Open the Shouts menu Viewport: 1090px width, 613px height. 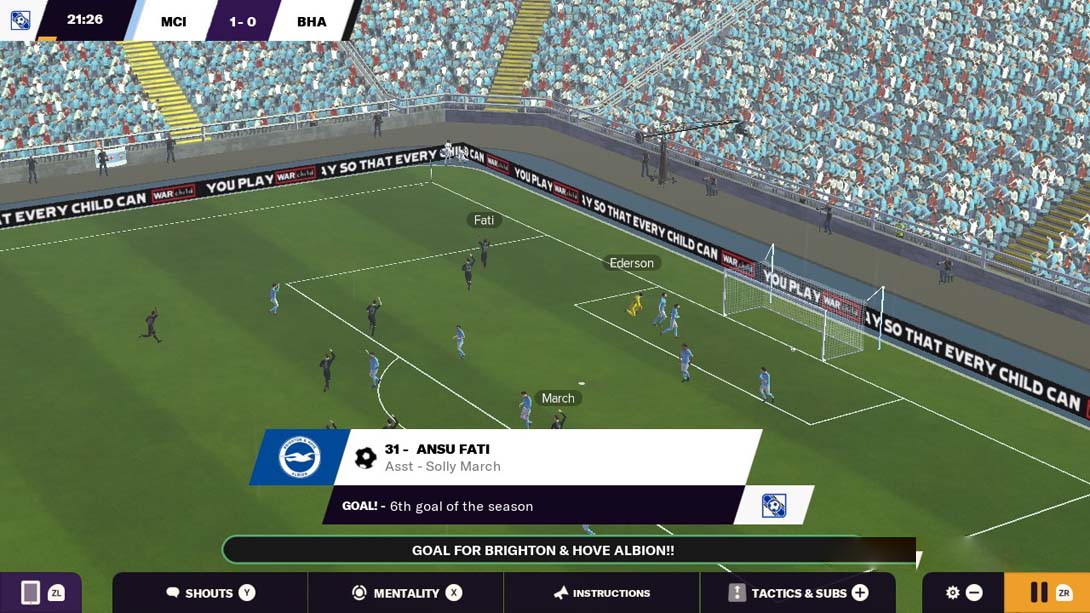click(x=210, y=593)
